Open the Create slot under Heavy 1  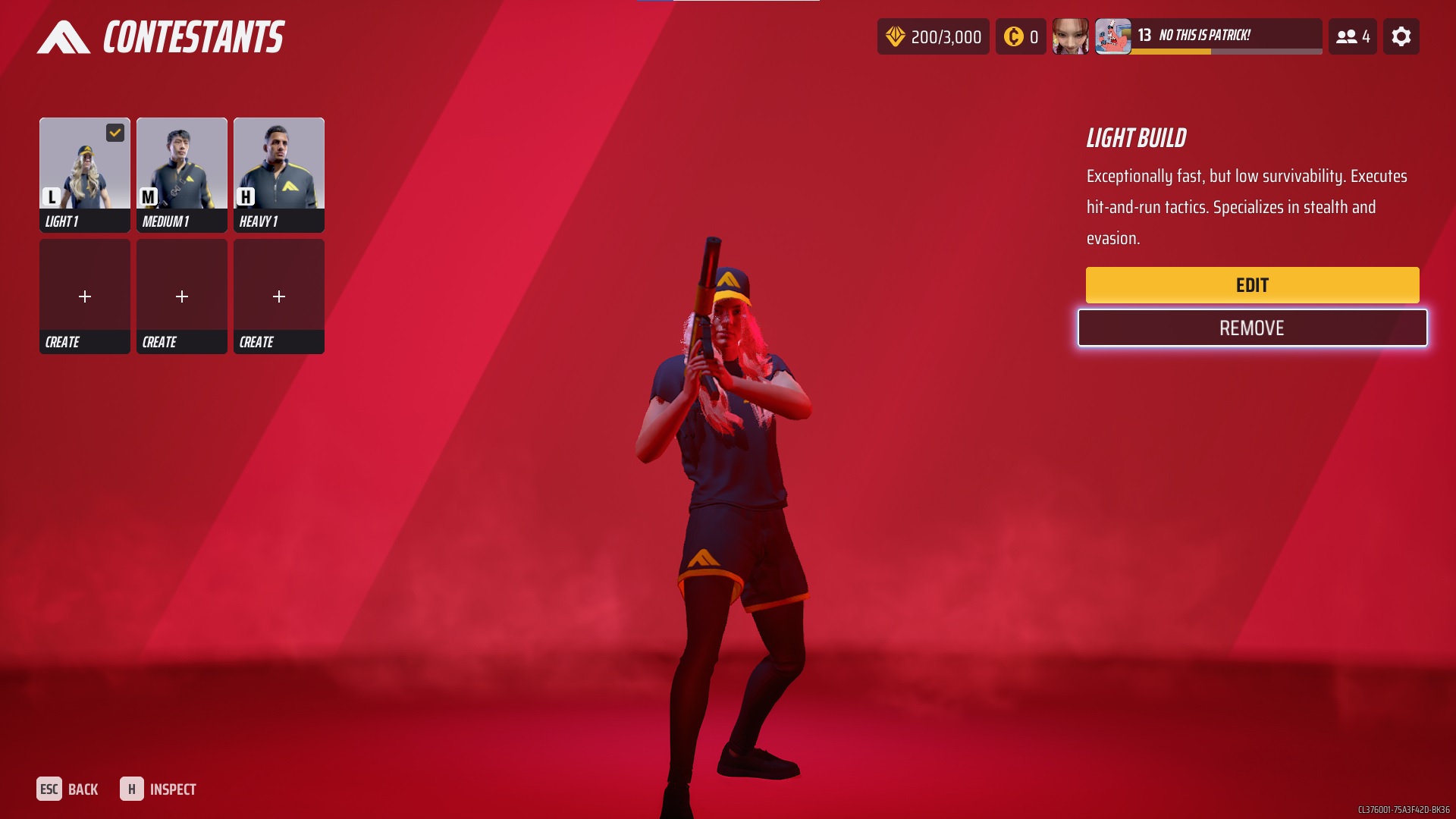(278, 296)
